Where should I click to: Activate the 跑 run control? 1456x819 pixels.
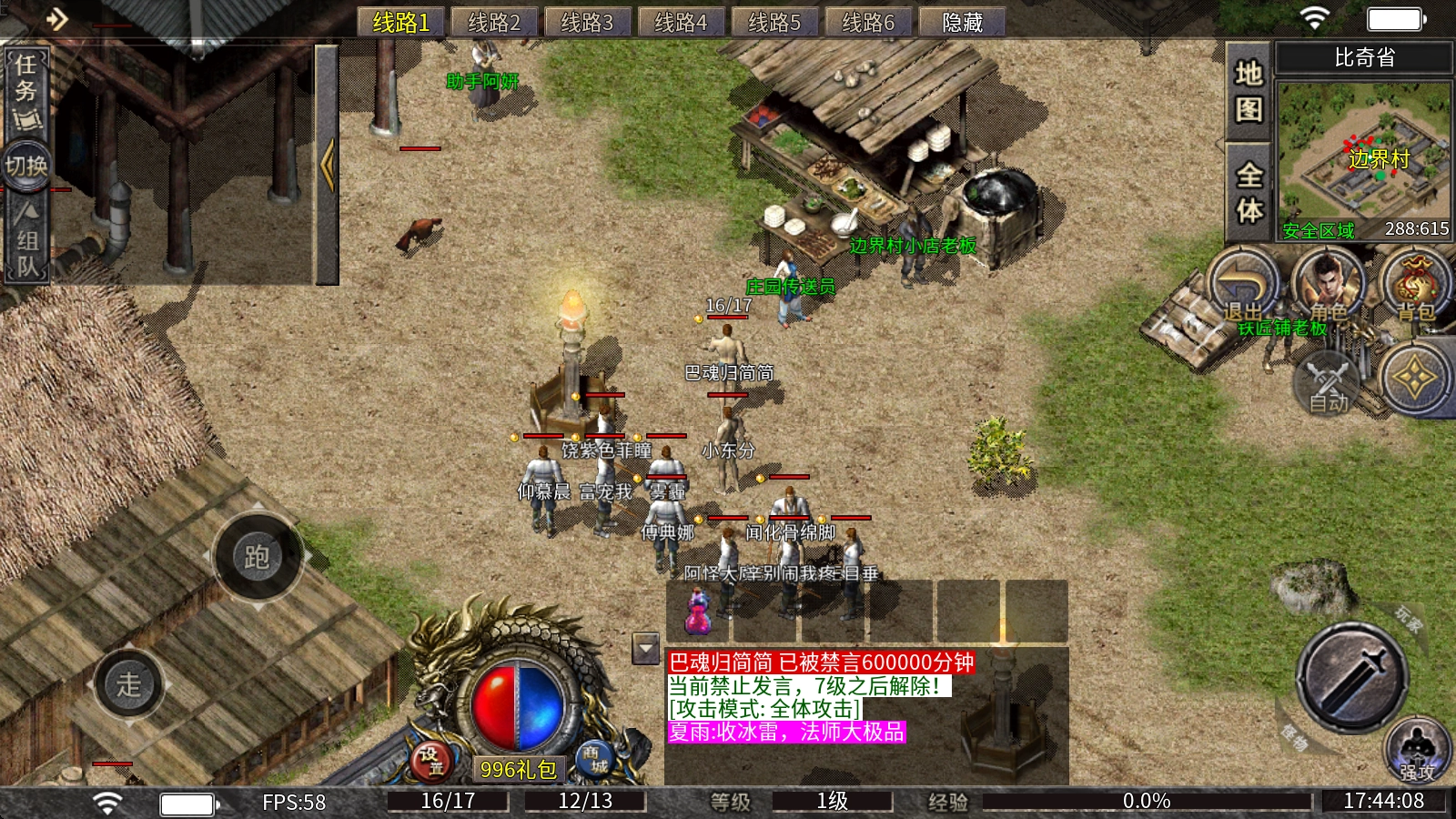pyautogui.click(x=258, y=557)
